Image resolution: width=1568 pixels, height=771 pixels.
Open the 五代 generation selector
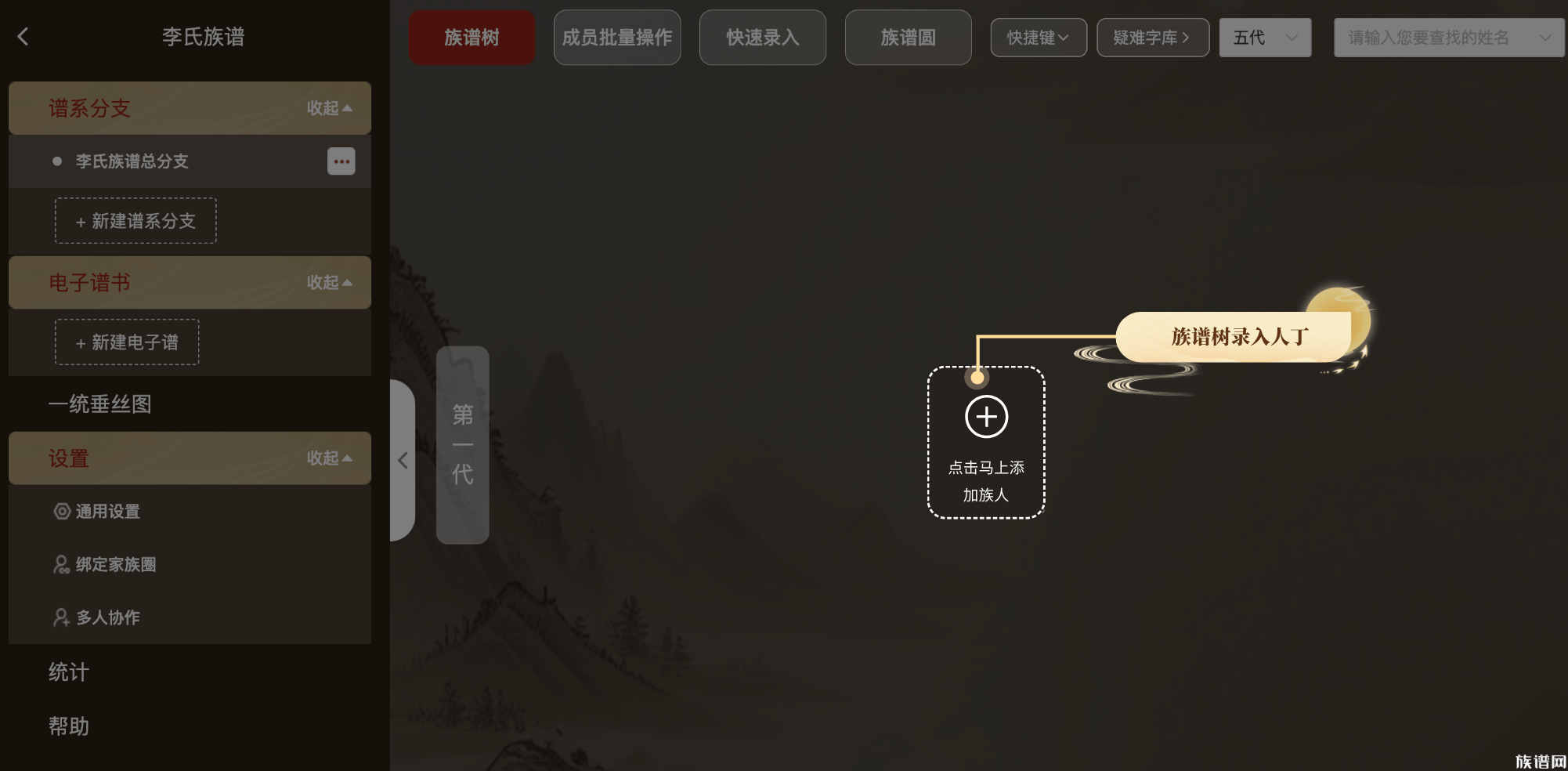[x=1265, y=37]
